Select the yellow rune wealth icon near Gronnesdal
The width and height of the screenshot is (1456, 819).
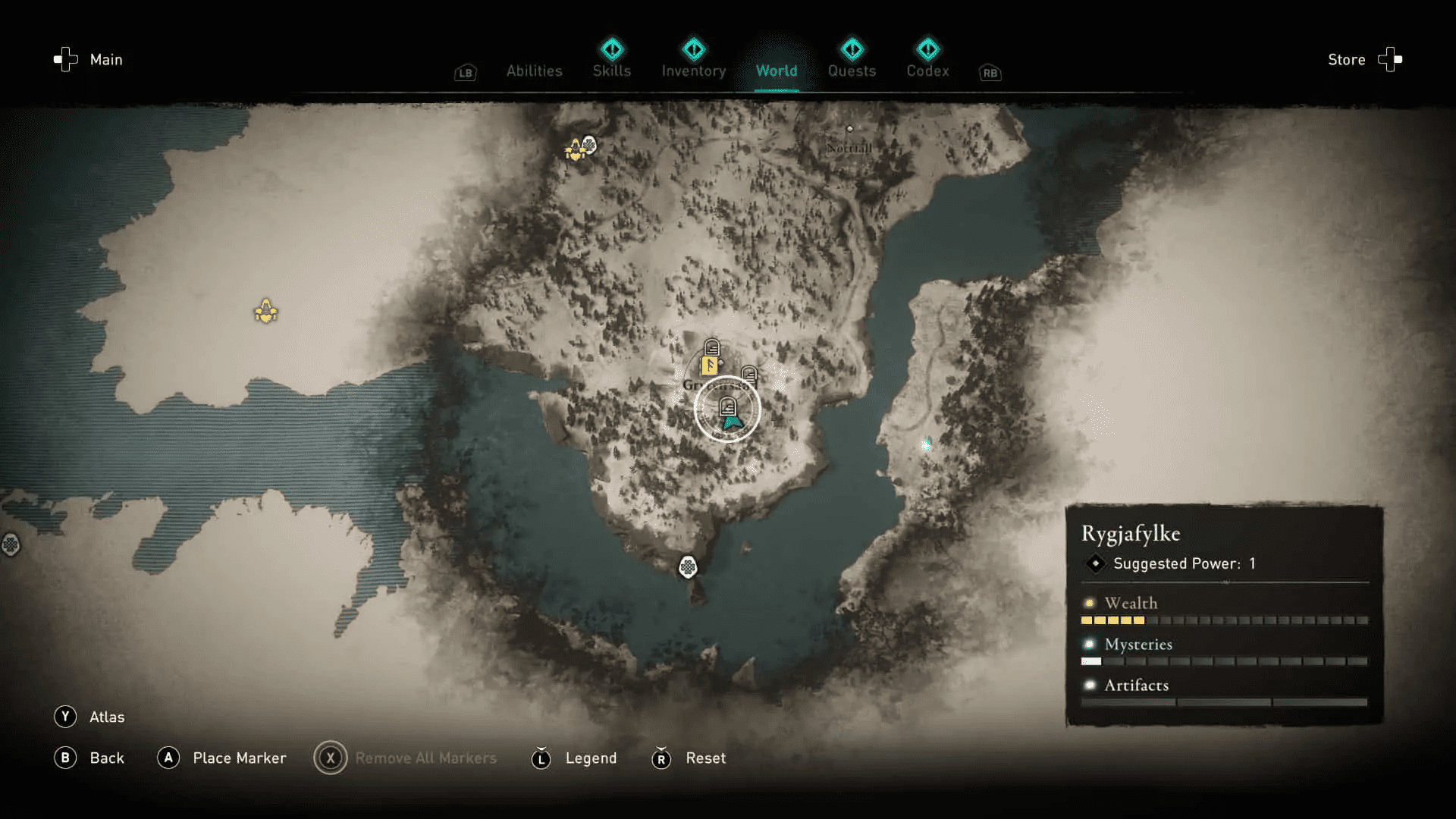pyautogui.click(x=708, y=367)
